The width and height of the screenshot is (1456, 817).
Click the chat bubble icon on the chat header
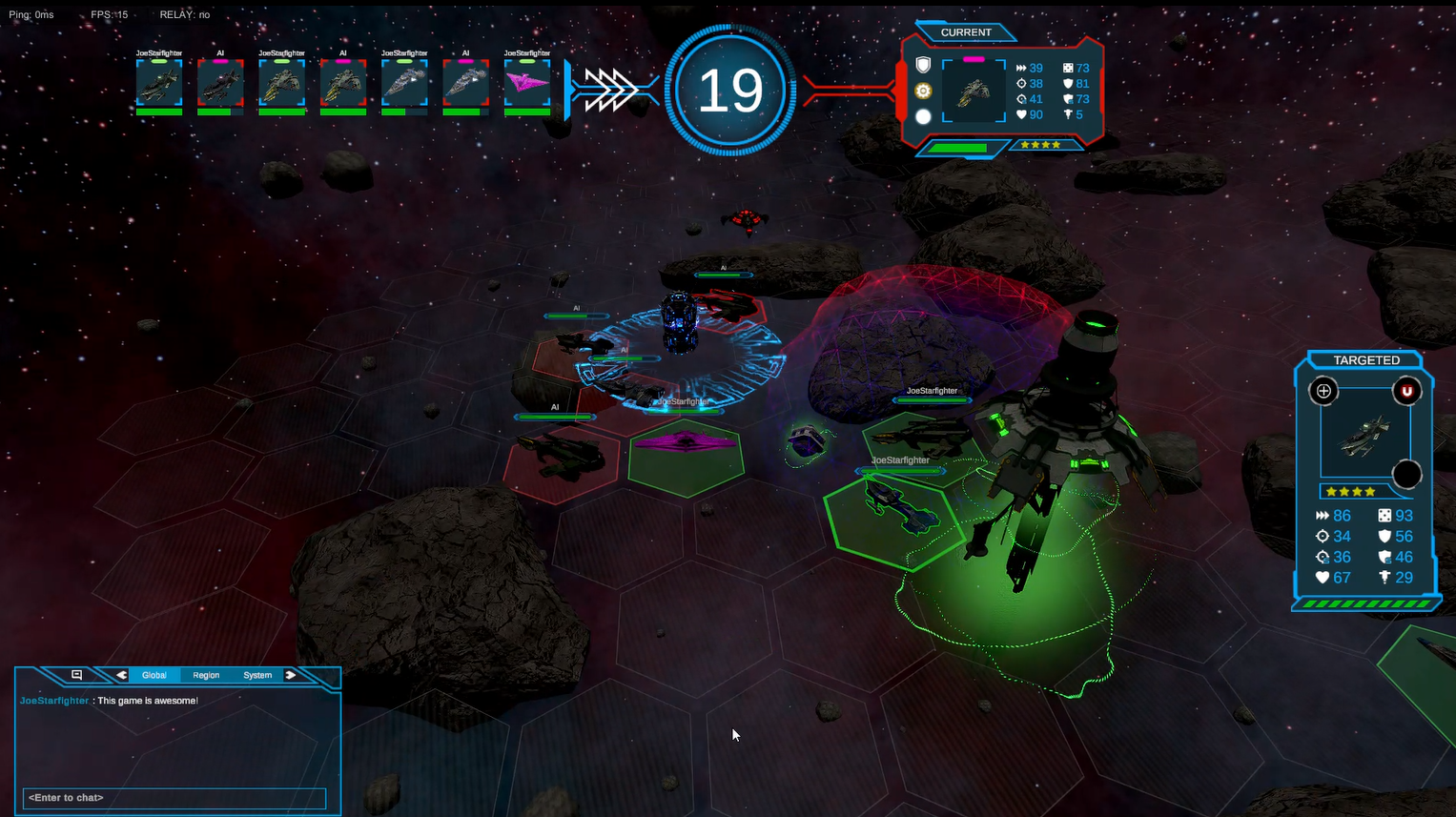[x=76, y=675]
